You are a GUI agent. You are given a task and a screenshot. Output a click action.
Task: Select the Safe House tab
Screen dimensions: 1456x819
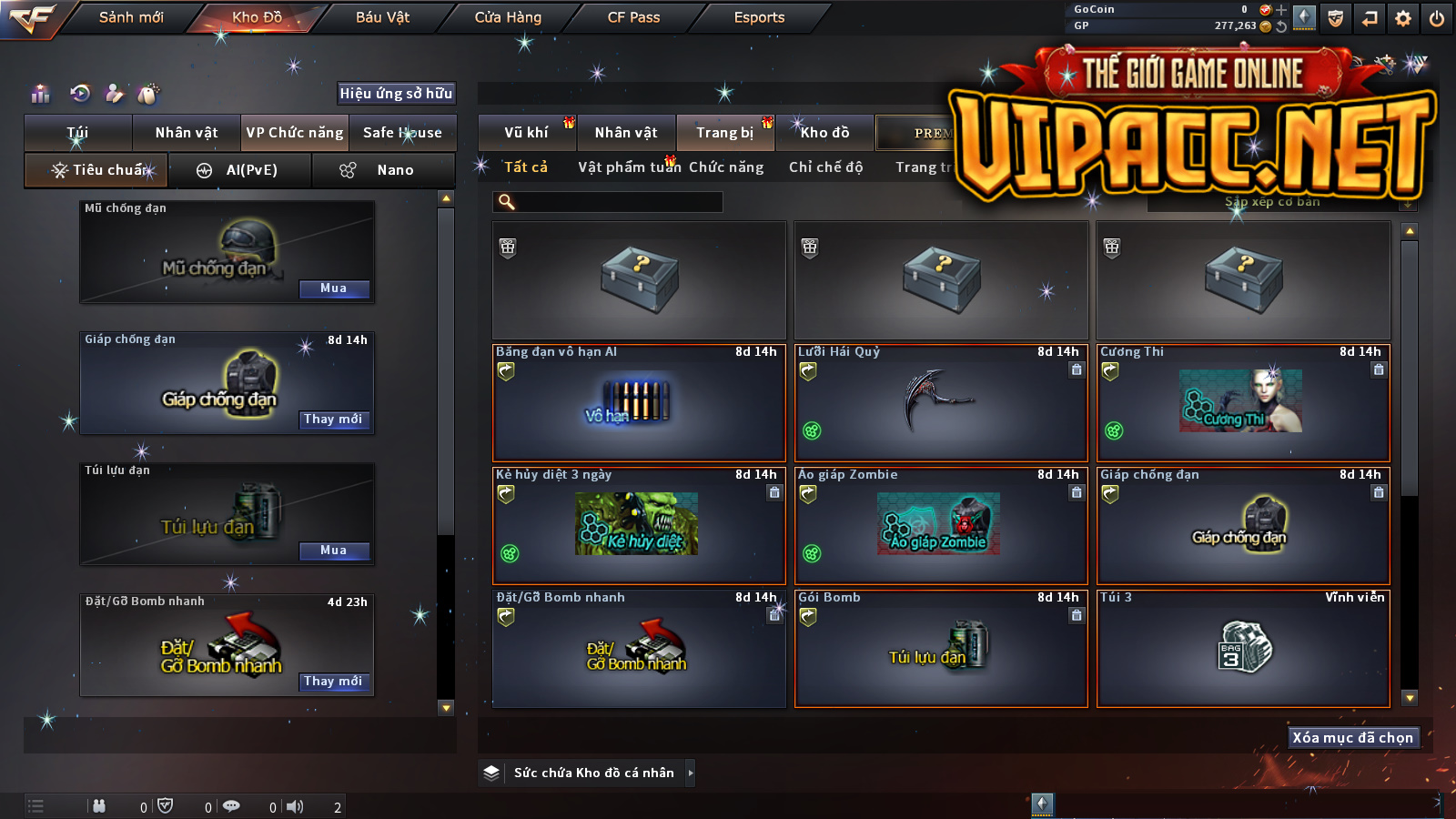(x=402, y=133)
